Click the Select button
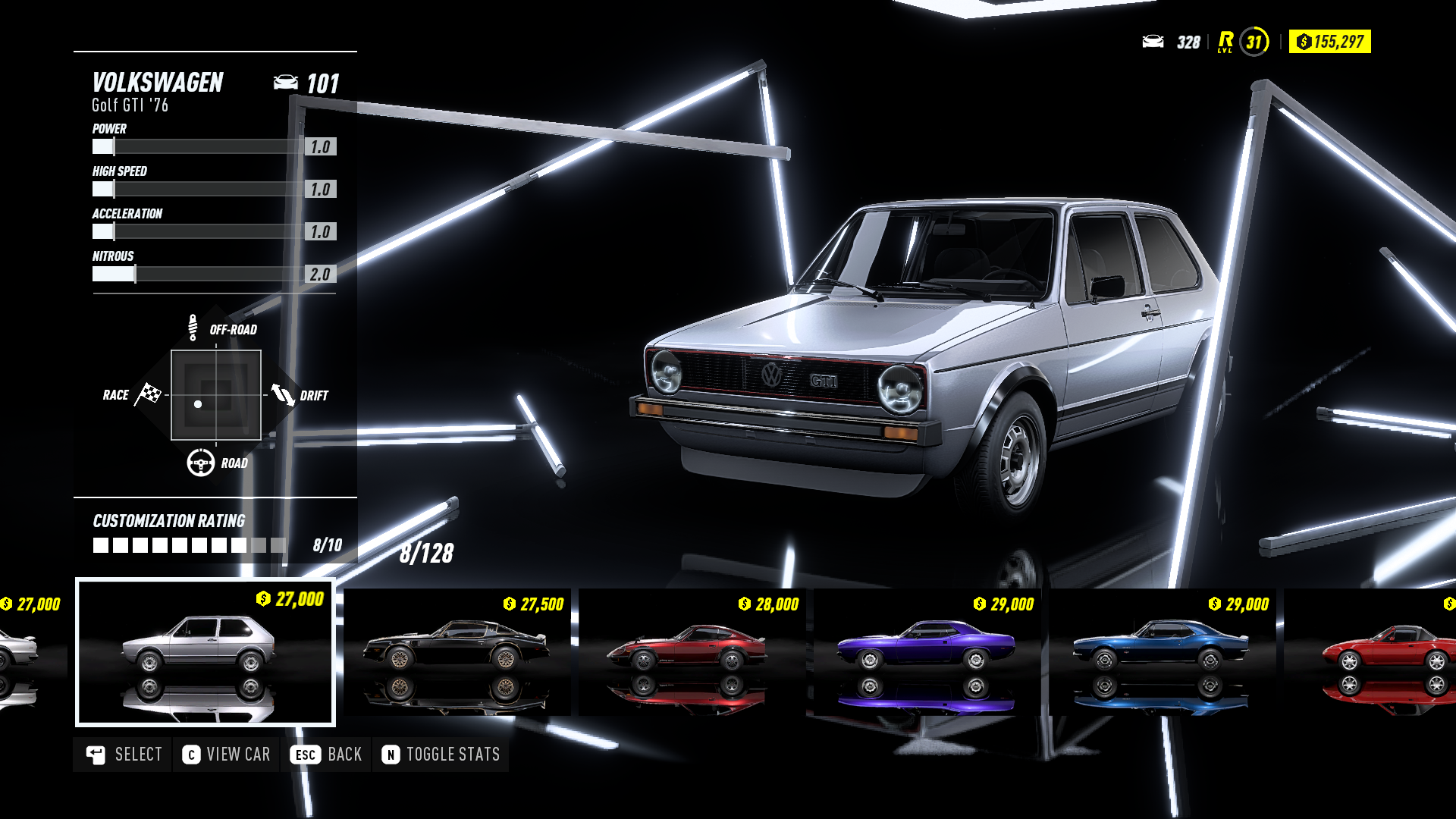Image resolution: width=1456 pixels, height=819 pixels. [x=124, y=755]
